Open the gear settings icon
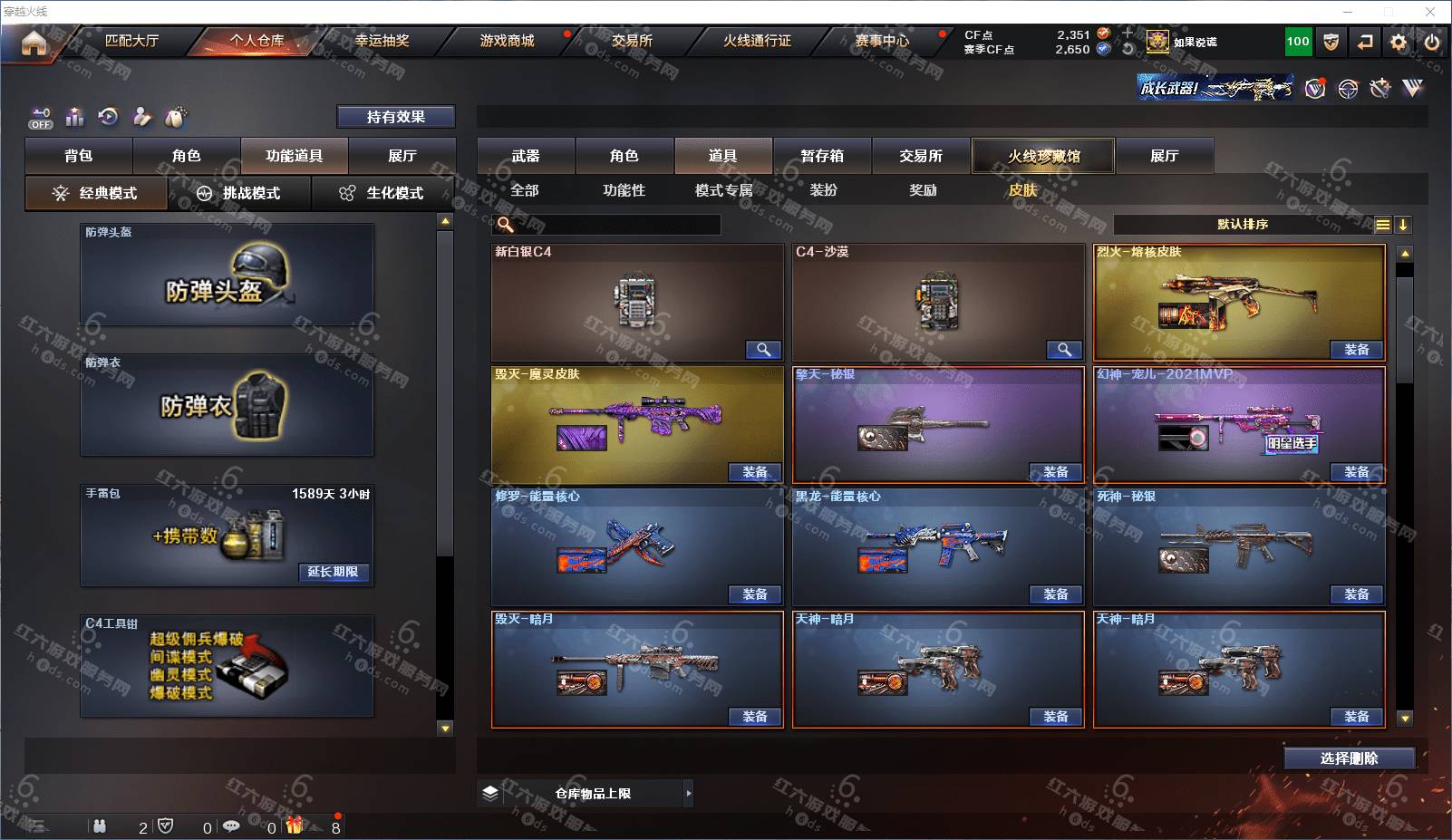Screen dimensions: 1452x840 coord(1399,42)
